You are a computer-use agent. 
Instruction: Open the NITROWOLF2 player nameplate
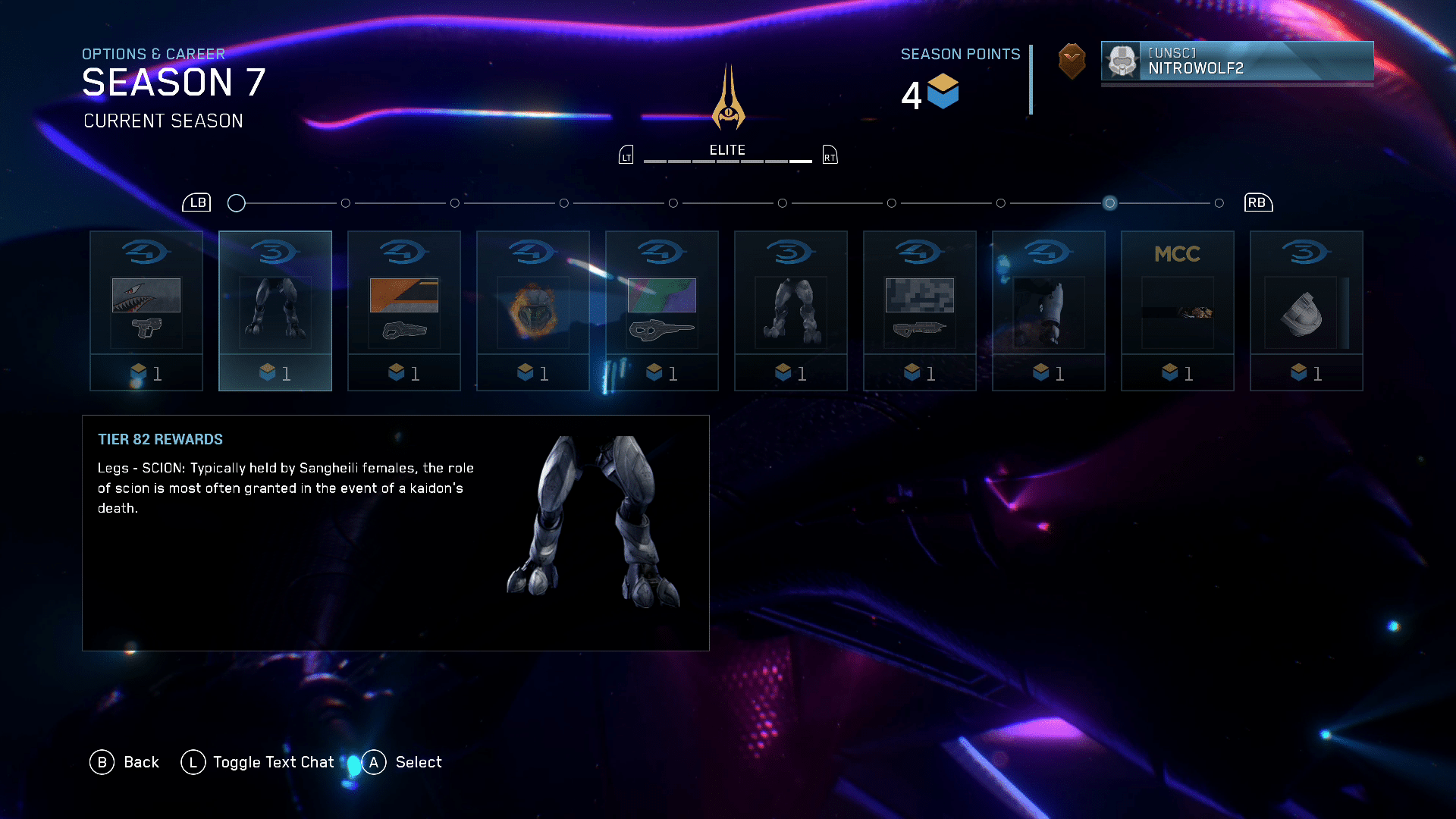[x=1237, y=61]
